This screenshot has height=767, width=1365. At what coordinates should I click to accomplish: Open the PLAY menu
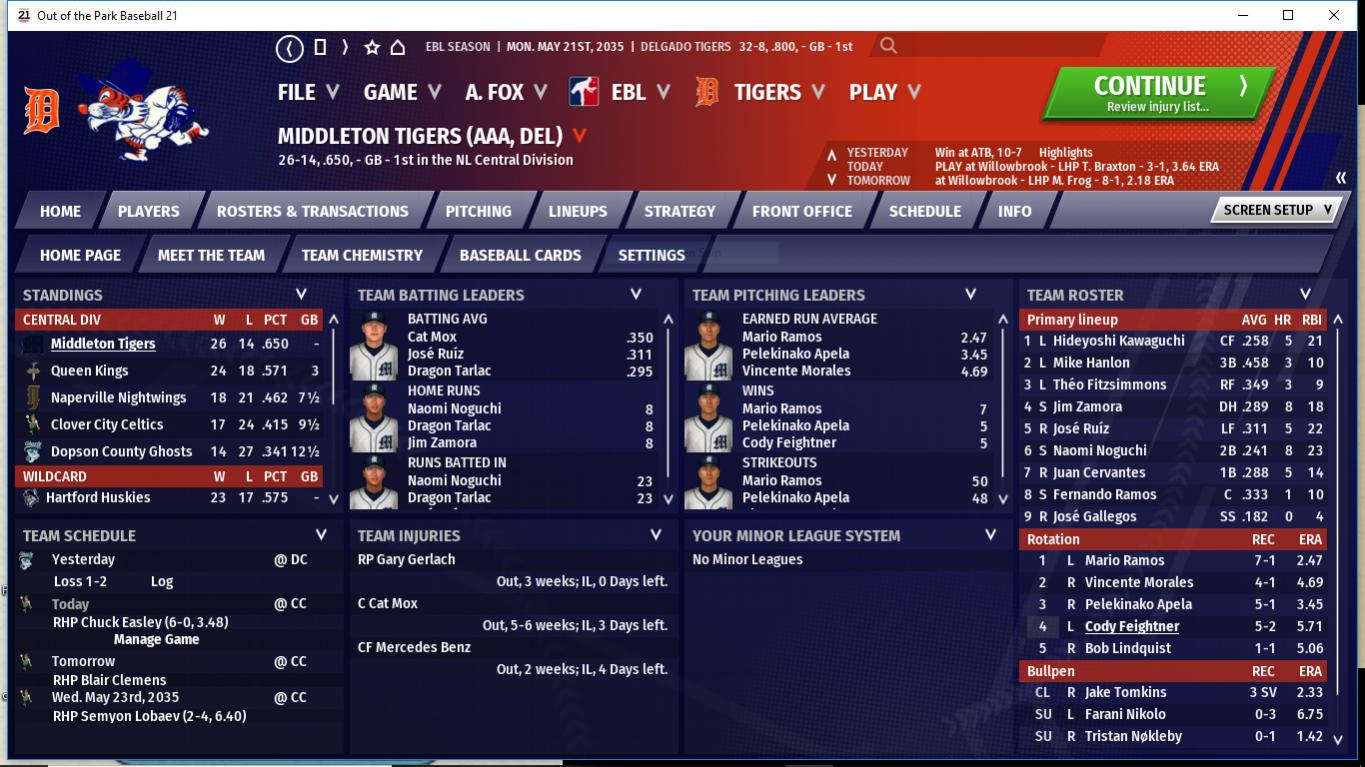point(884,92)
